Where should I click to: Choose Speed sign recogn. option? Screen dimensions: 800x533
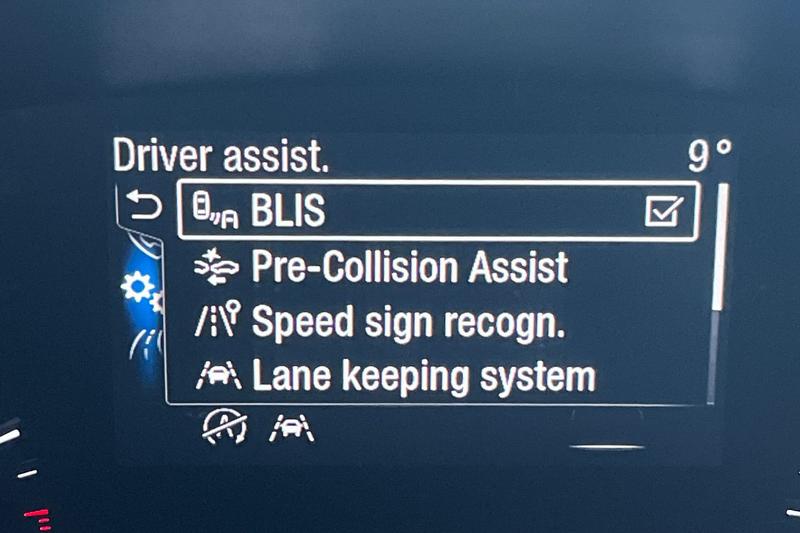(407, 322)
